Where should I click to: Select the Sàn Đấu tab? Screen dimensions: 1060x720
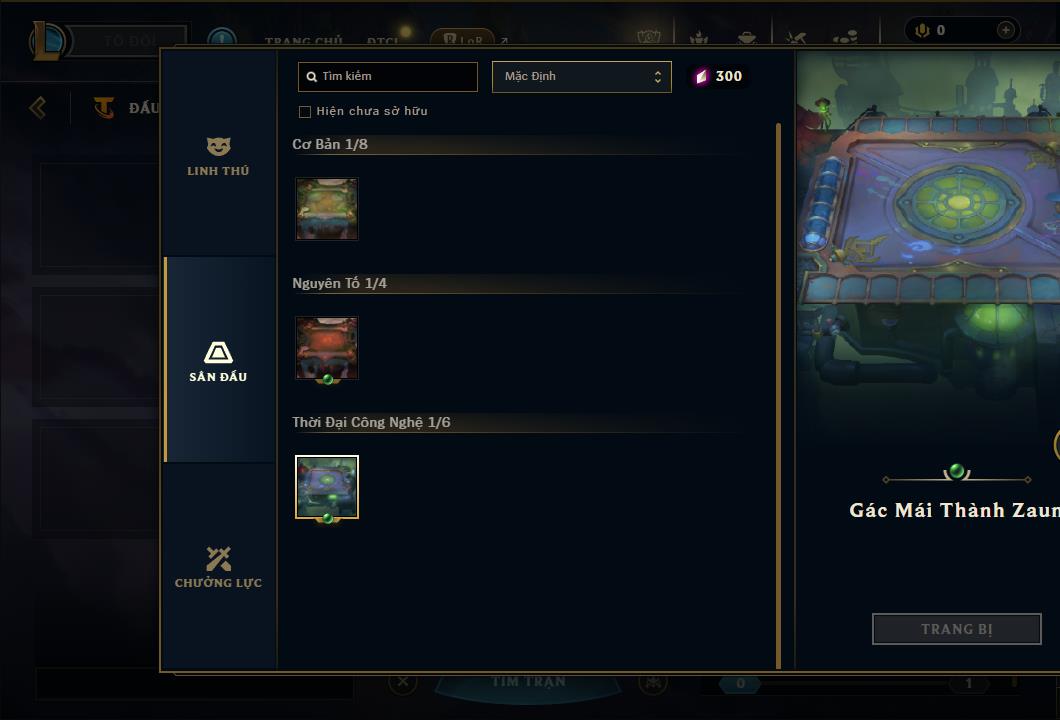(x=218, y=361)
